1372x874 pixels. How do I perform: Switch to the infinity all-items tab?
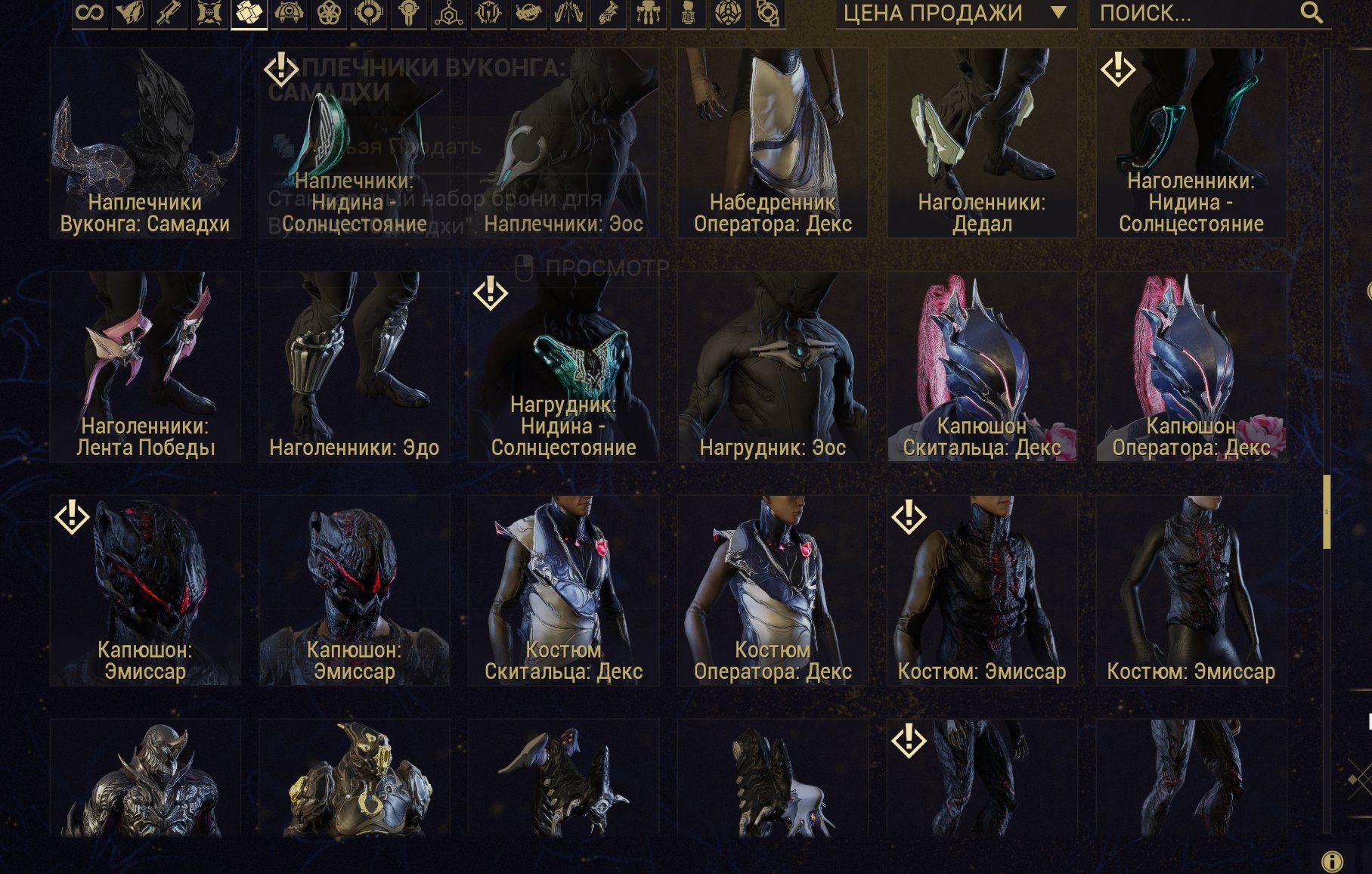[90, 13]
